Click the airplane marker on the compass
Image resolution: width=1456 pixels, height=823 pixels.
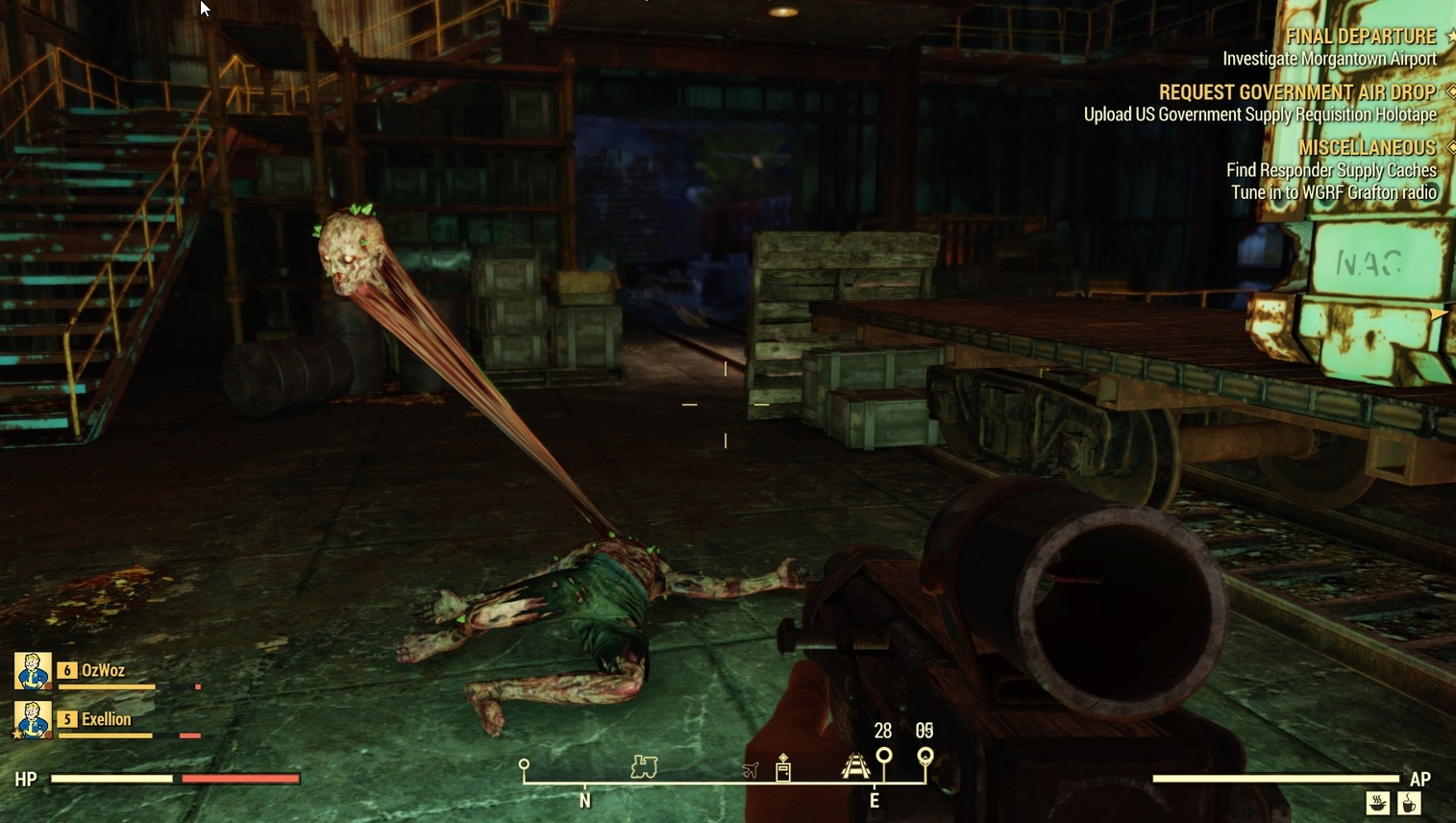(x=751, y=770)
